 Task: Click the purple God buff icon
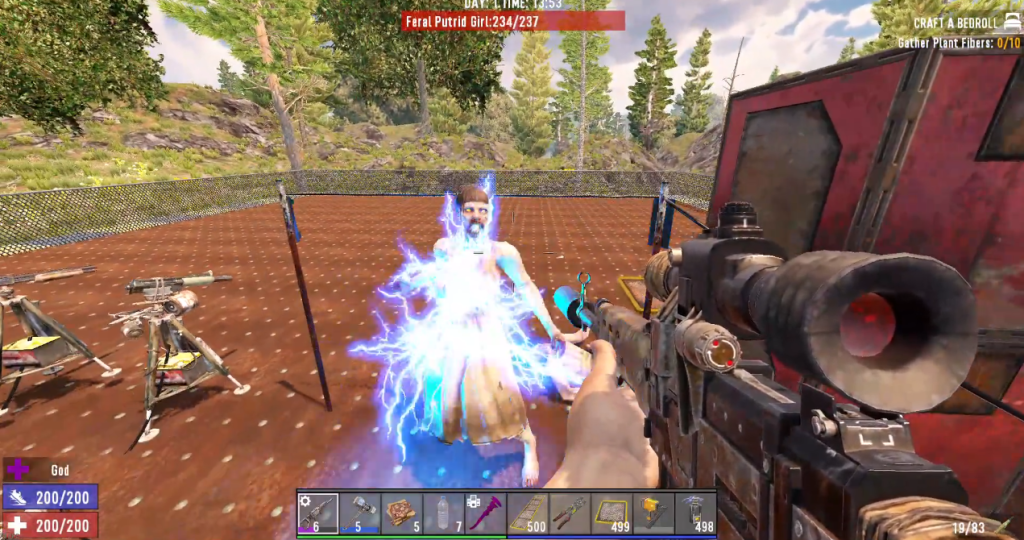click(x=18, y=468)
